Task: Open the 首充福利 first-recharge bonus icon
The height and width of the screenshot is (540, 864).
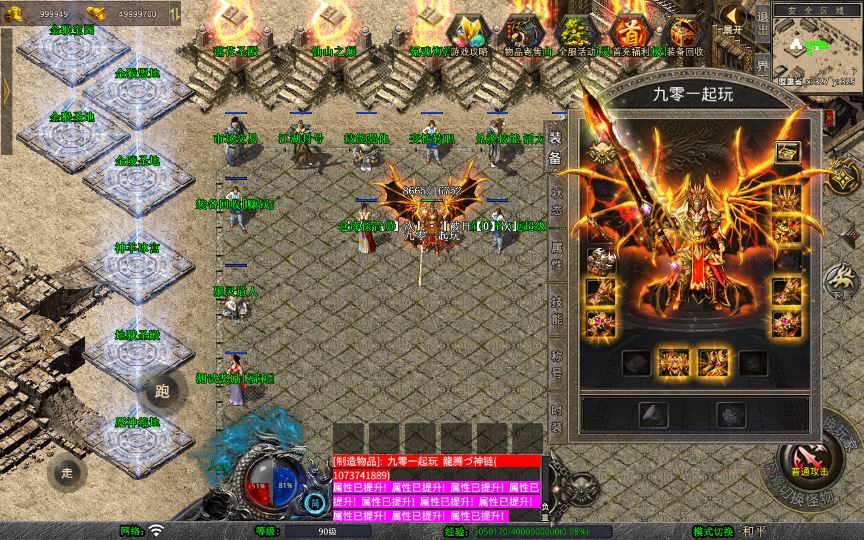Action: (x=629, y=33)
